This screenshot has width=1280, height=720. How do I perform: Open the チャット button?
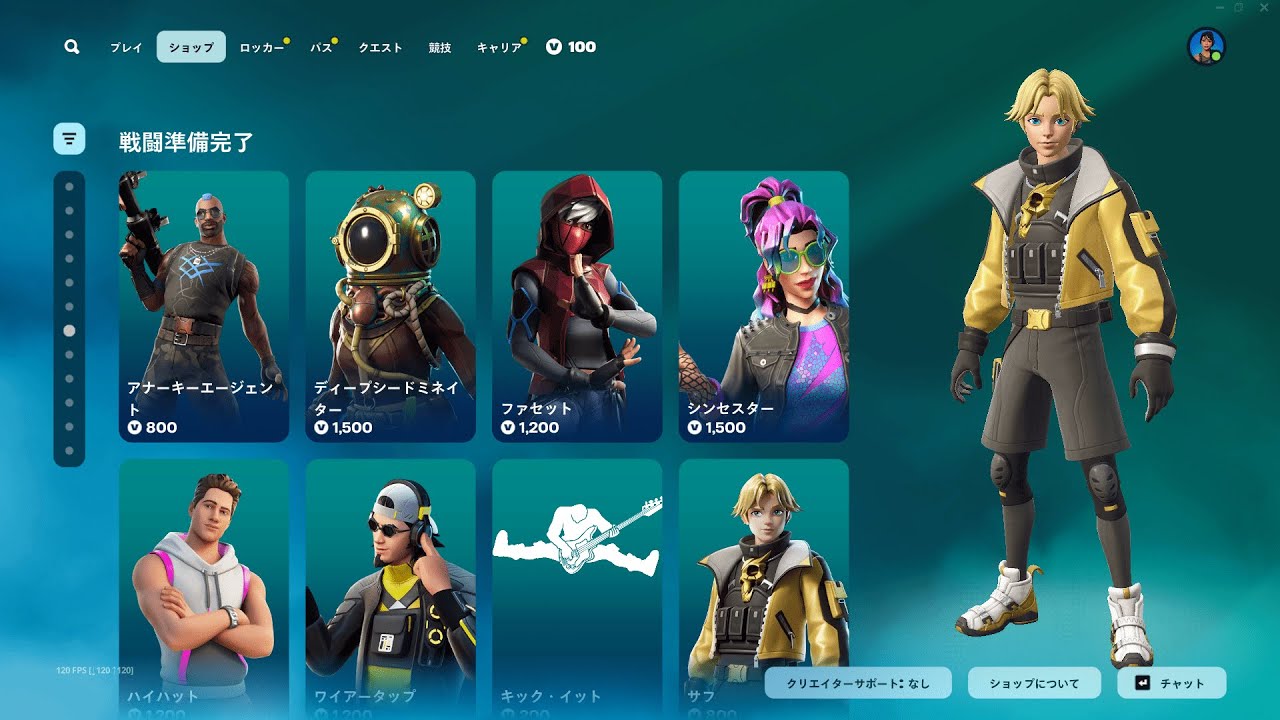coord(1171,683)
